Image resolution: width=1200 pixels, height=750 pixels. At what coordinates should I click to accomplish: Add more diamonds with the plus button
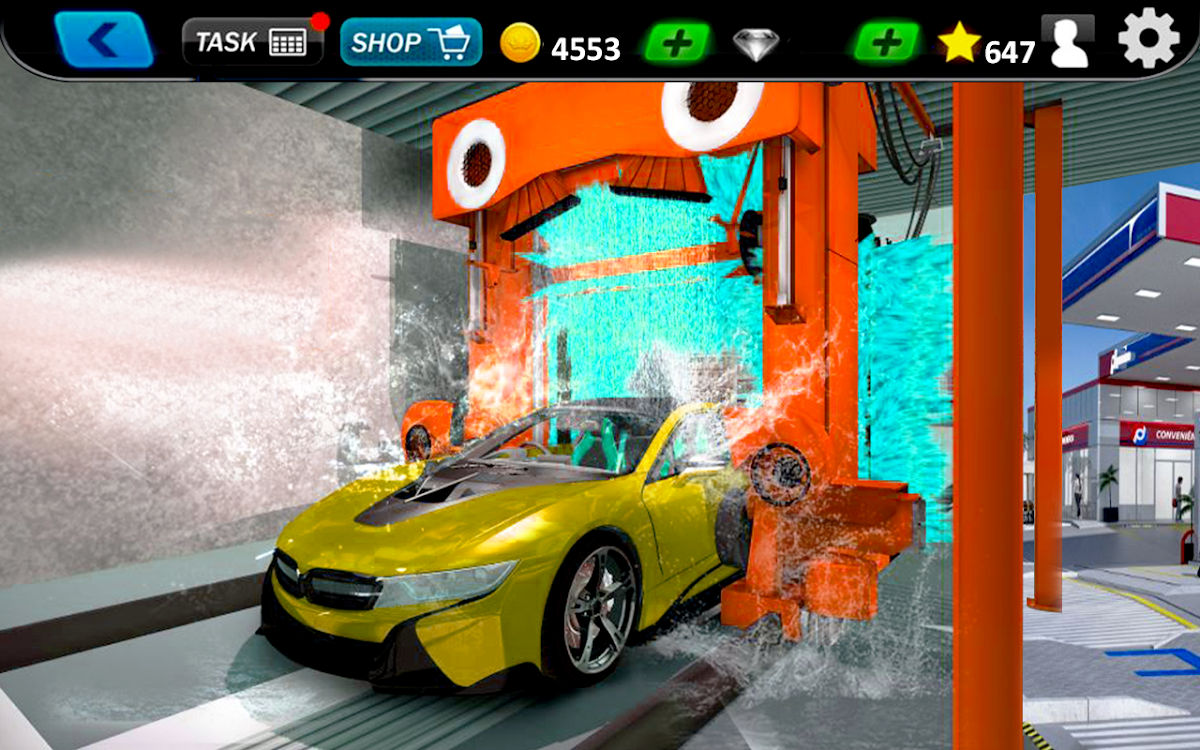click(886, 43)
